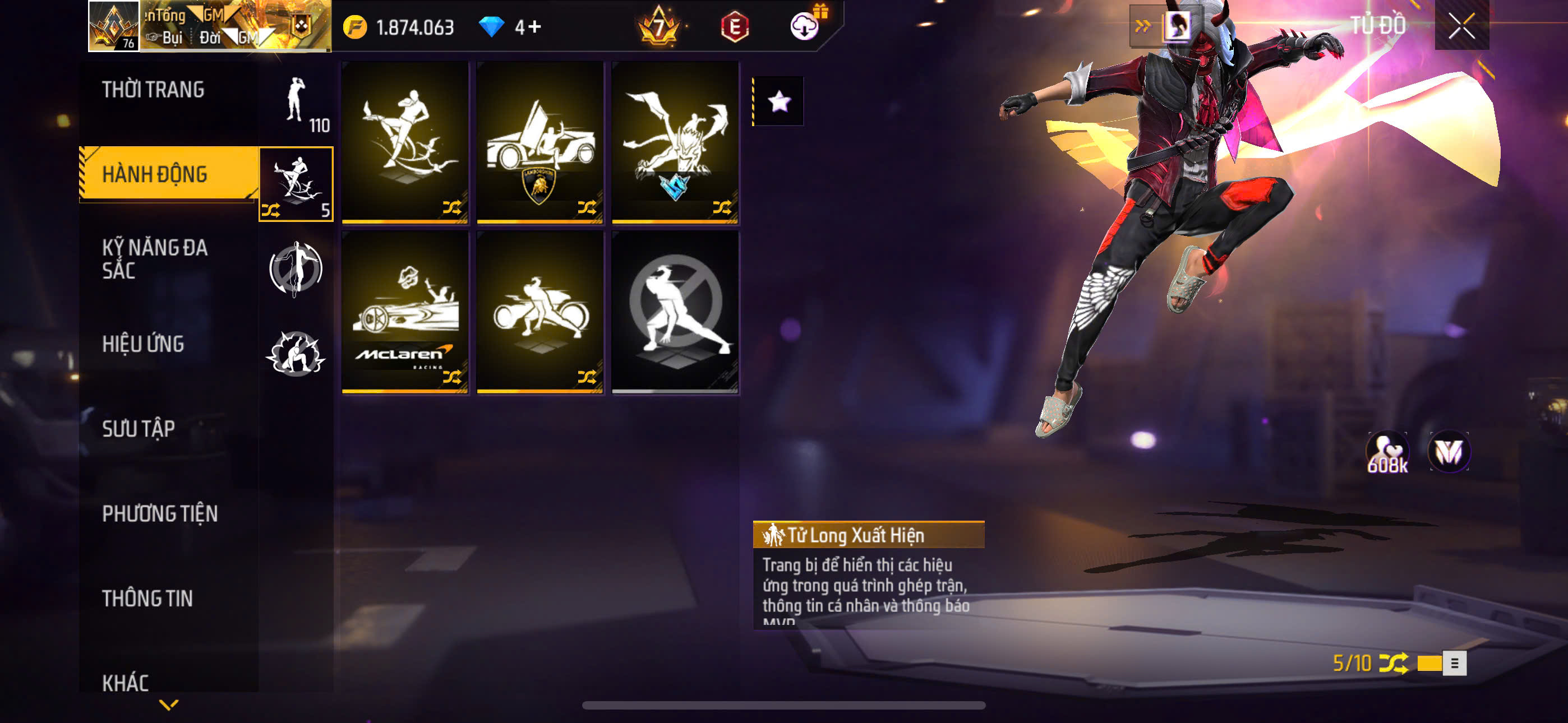This screenshot has height=723, width=1568.
Task: Switch to Kỹ Năng Đa Sắc
Action: [x=155, y=258]
